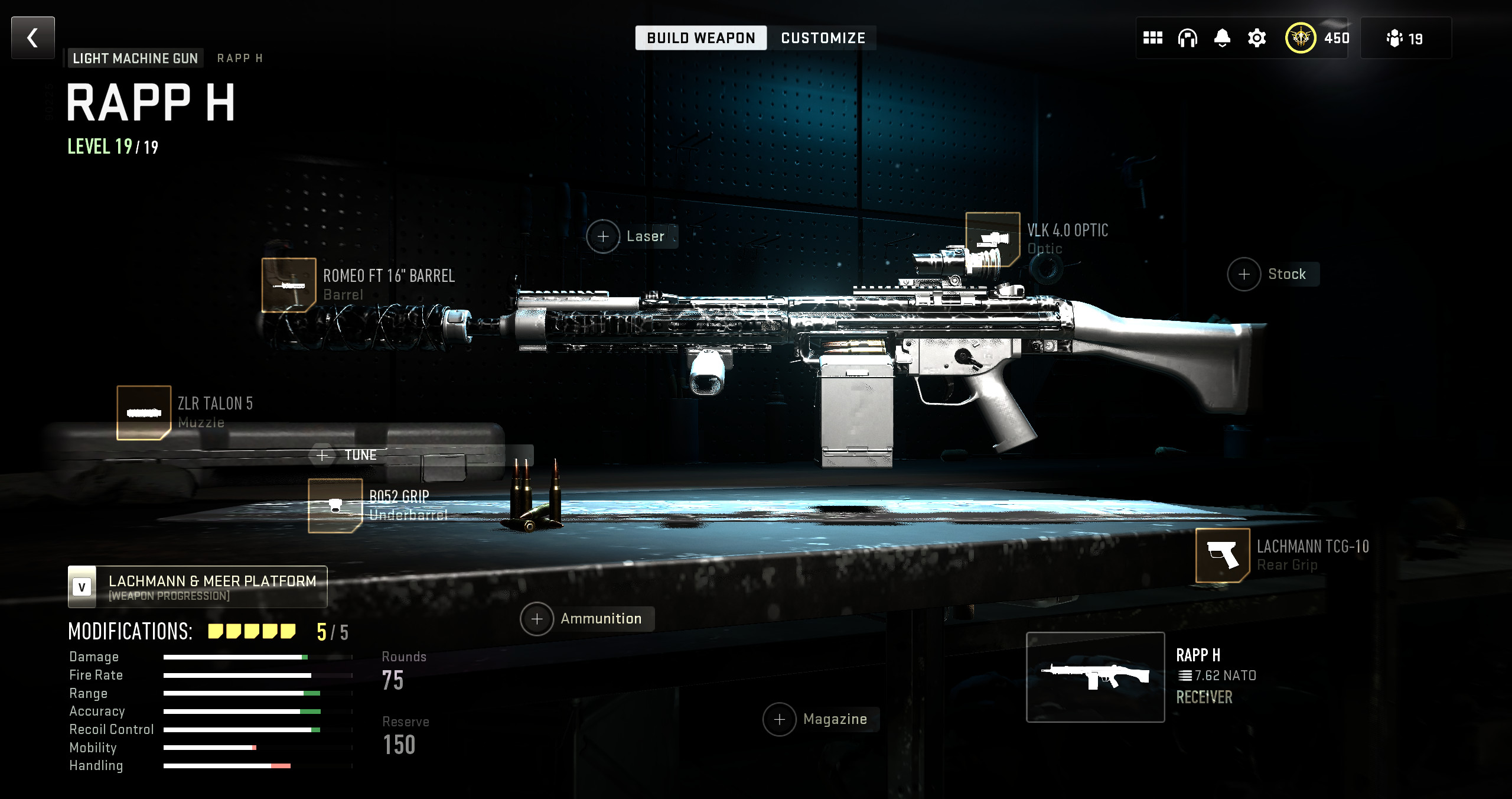
Task: Go back using the arrow button
Action: pos(33,38)
